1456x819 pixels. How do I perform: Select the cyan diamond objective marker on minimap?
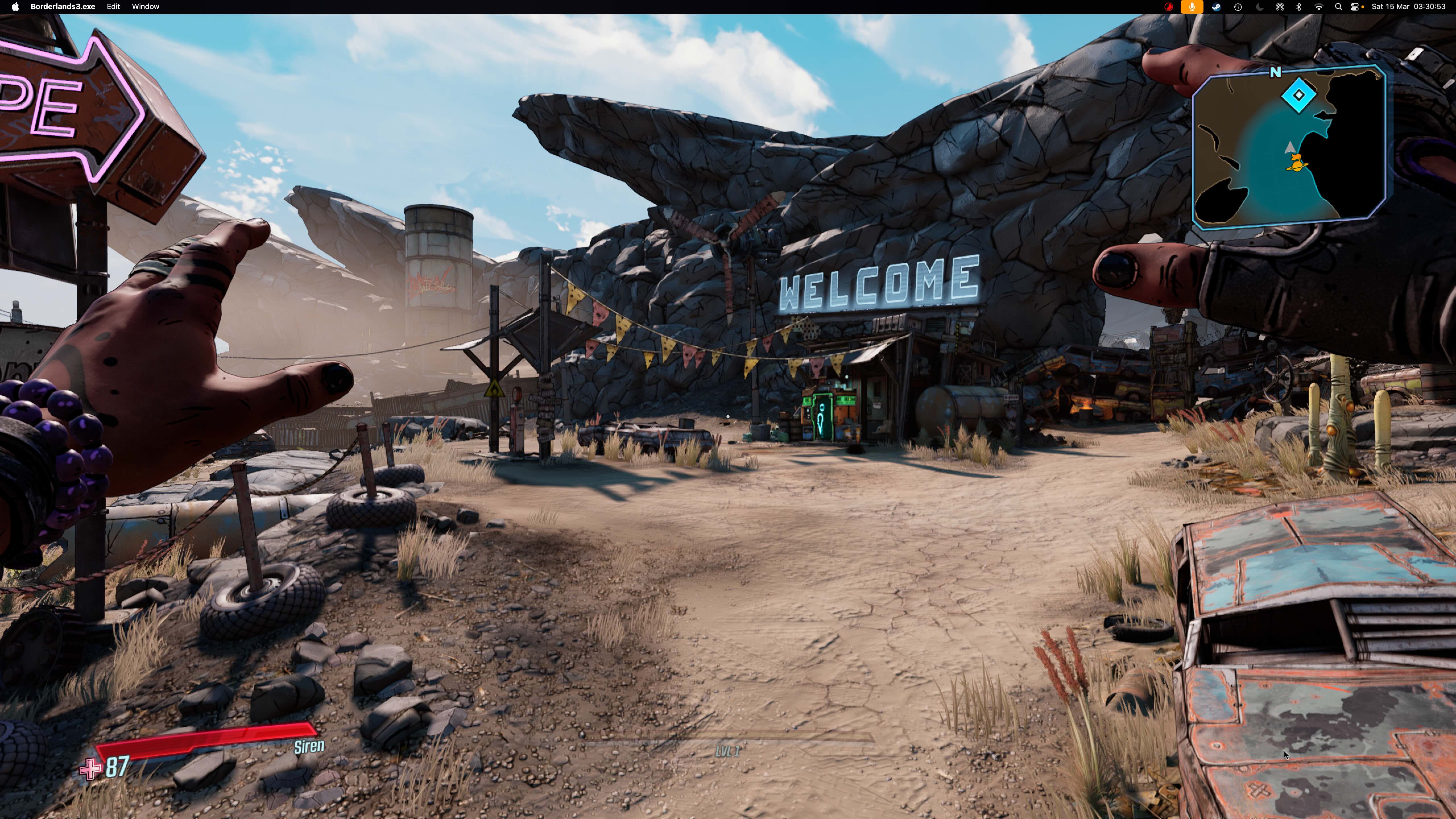1298,96
